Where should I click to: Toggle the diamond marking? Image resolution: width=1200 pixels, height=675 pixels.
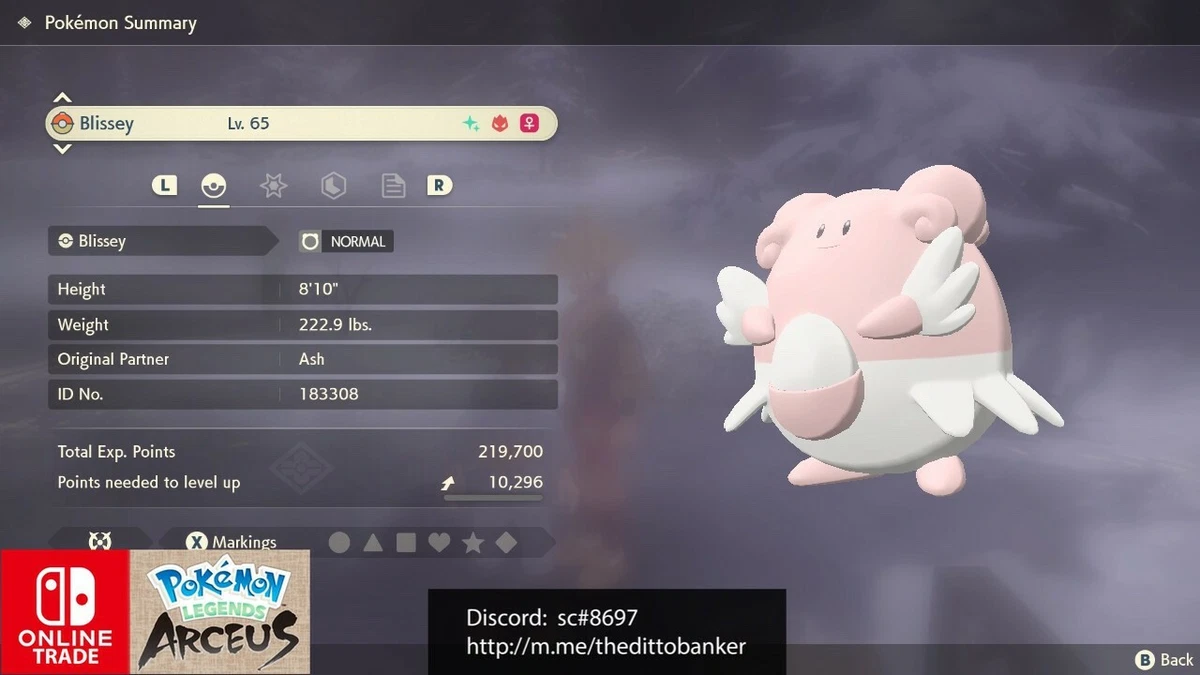tap(507, 542)
